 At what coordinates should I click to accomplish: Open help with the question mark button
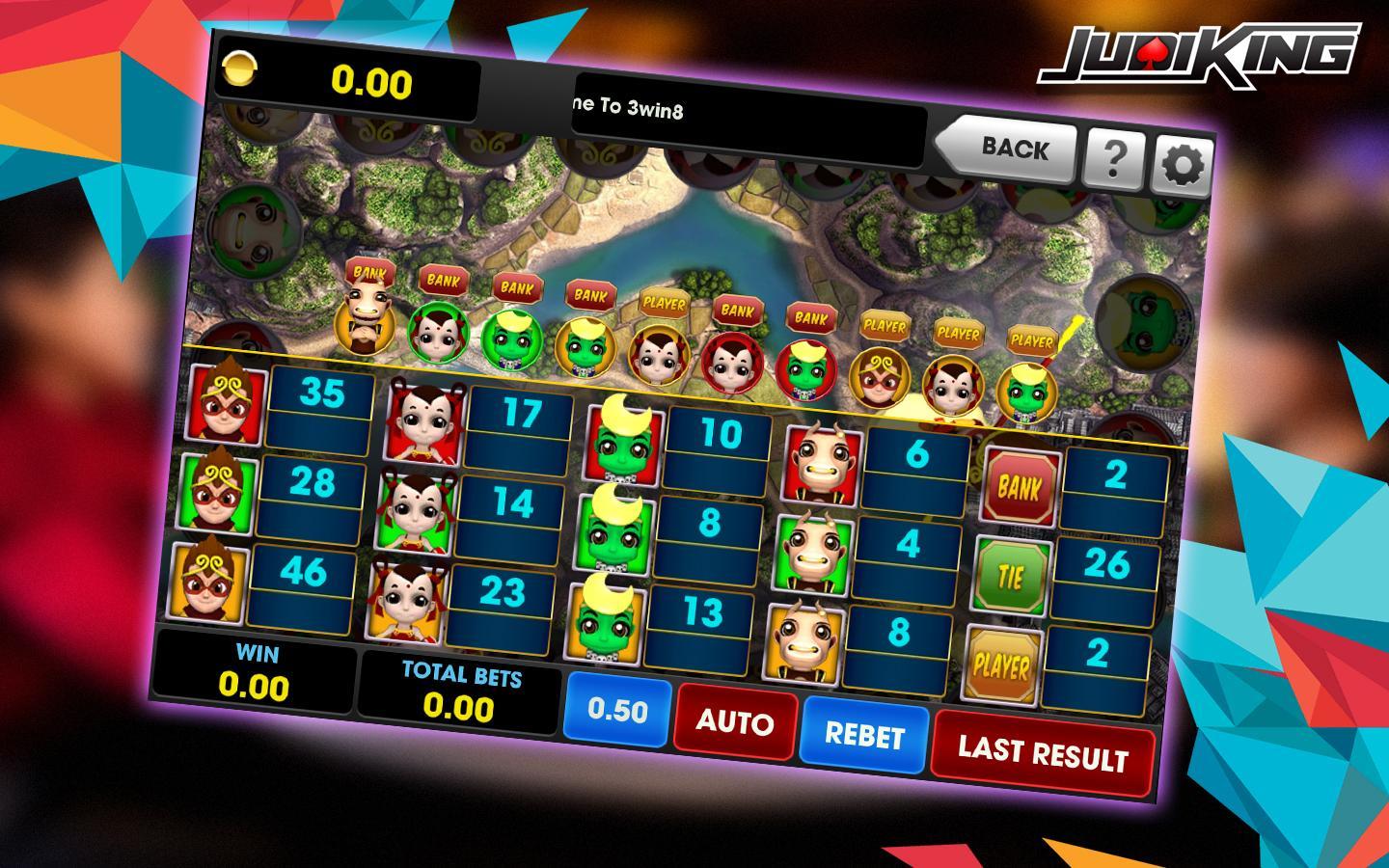point(1113,156)
